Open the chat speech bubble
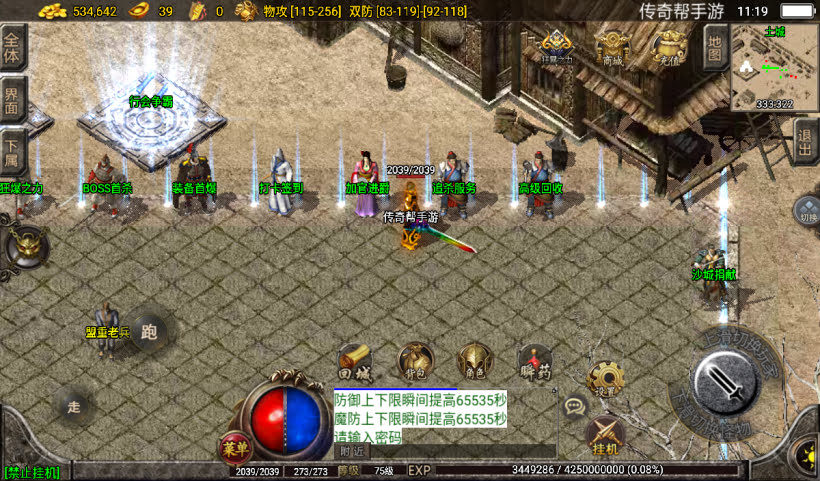The height and width of the screenshot is (481, 820). [x=574, y=406]
